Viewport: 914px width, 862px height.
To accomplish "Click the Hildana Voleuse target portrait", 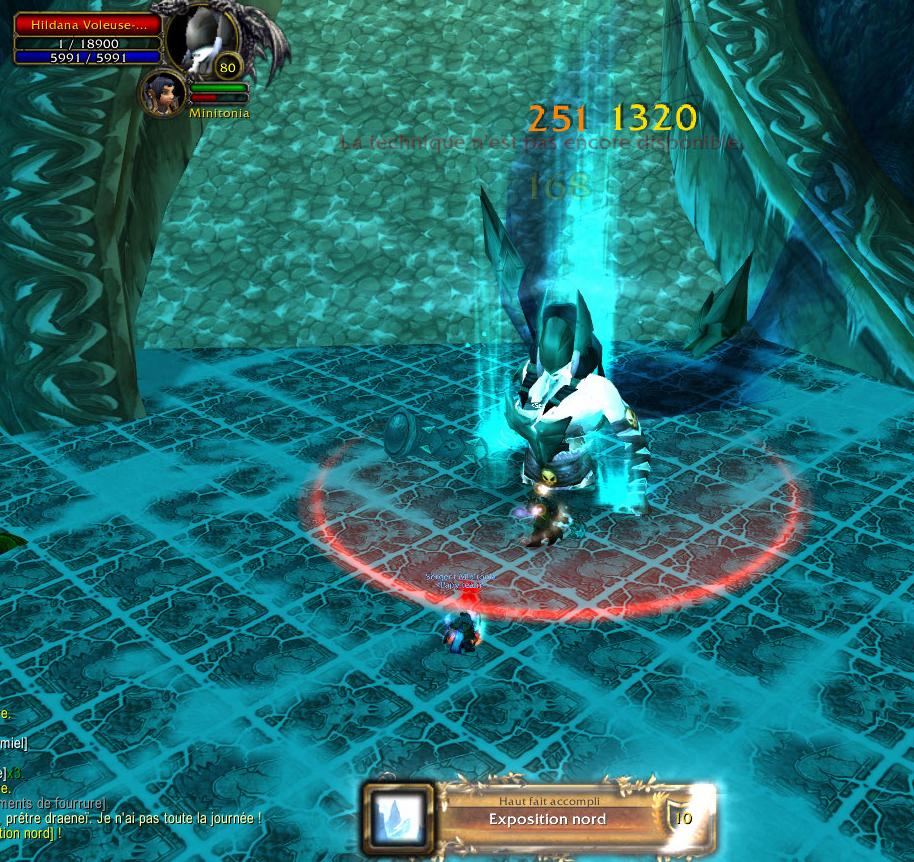I will (199, 40).
